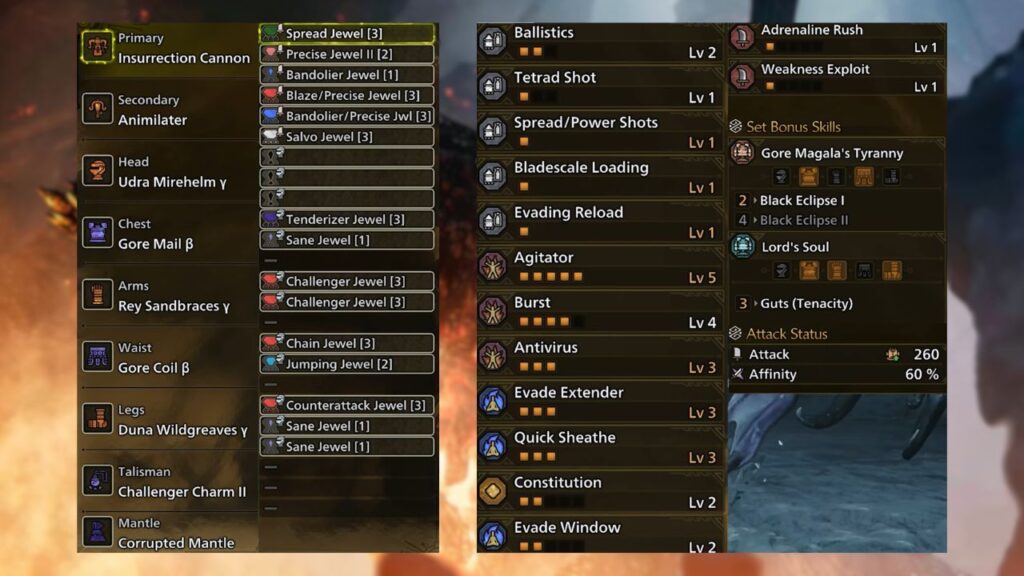Click the Salvo Jewel [3] slot
Image resolution: width=1024 pixels, height=576 pixels.
(346, 136)
